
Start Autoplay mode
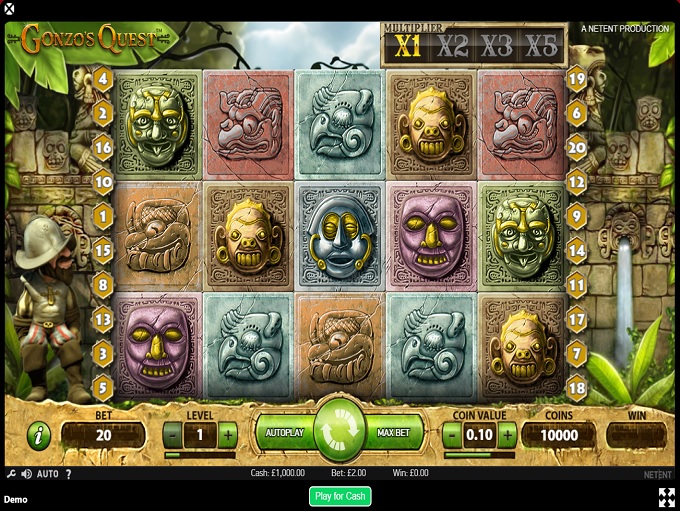coord(283,434)
